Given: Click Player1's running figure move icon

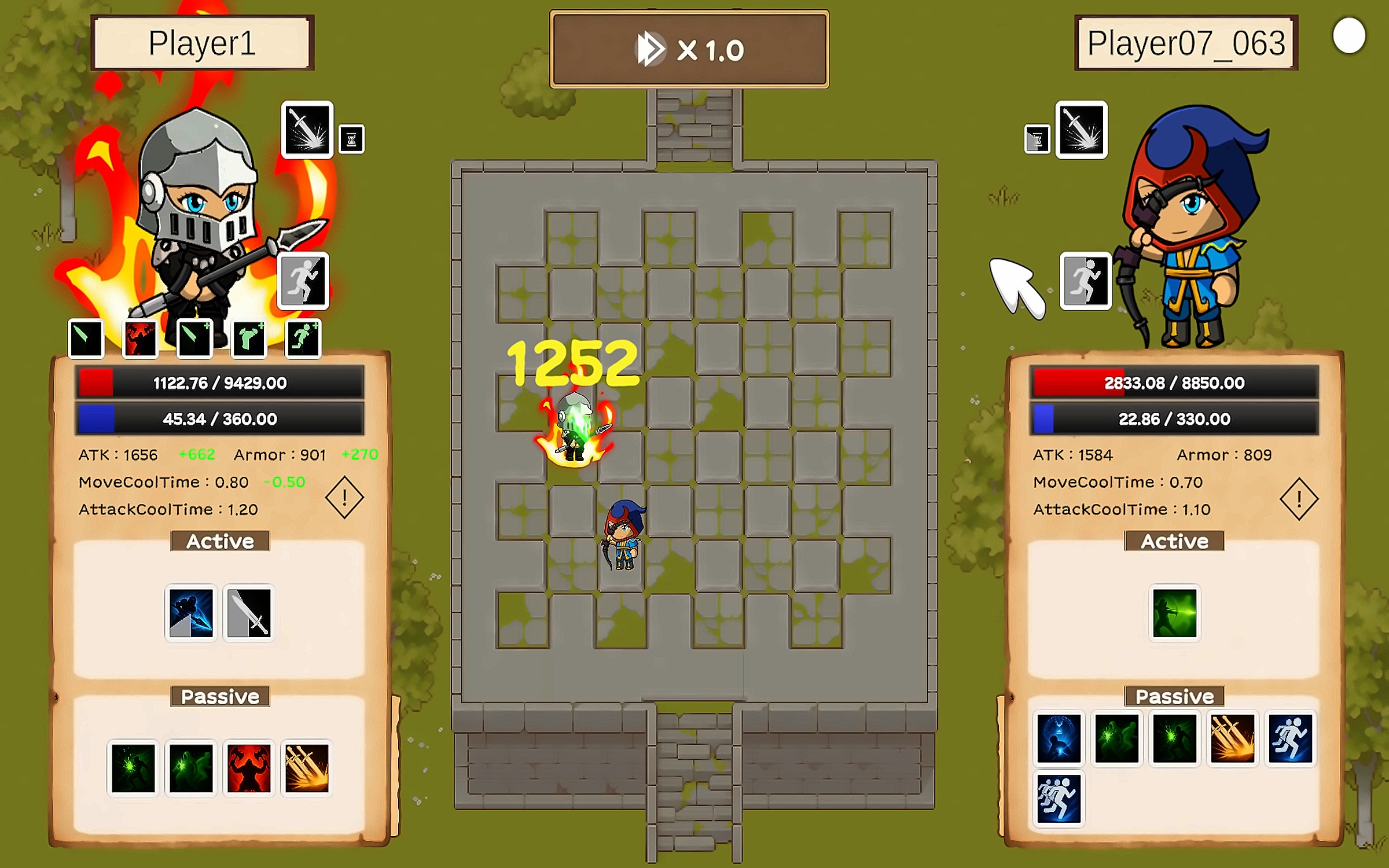Looking at the screenshot, I should (303, 281).
